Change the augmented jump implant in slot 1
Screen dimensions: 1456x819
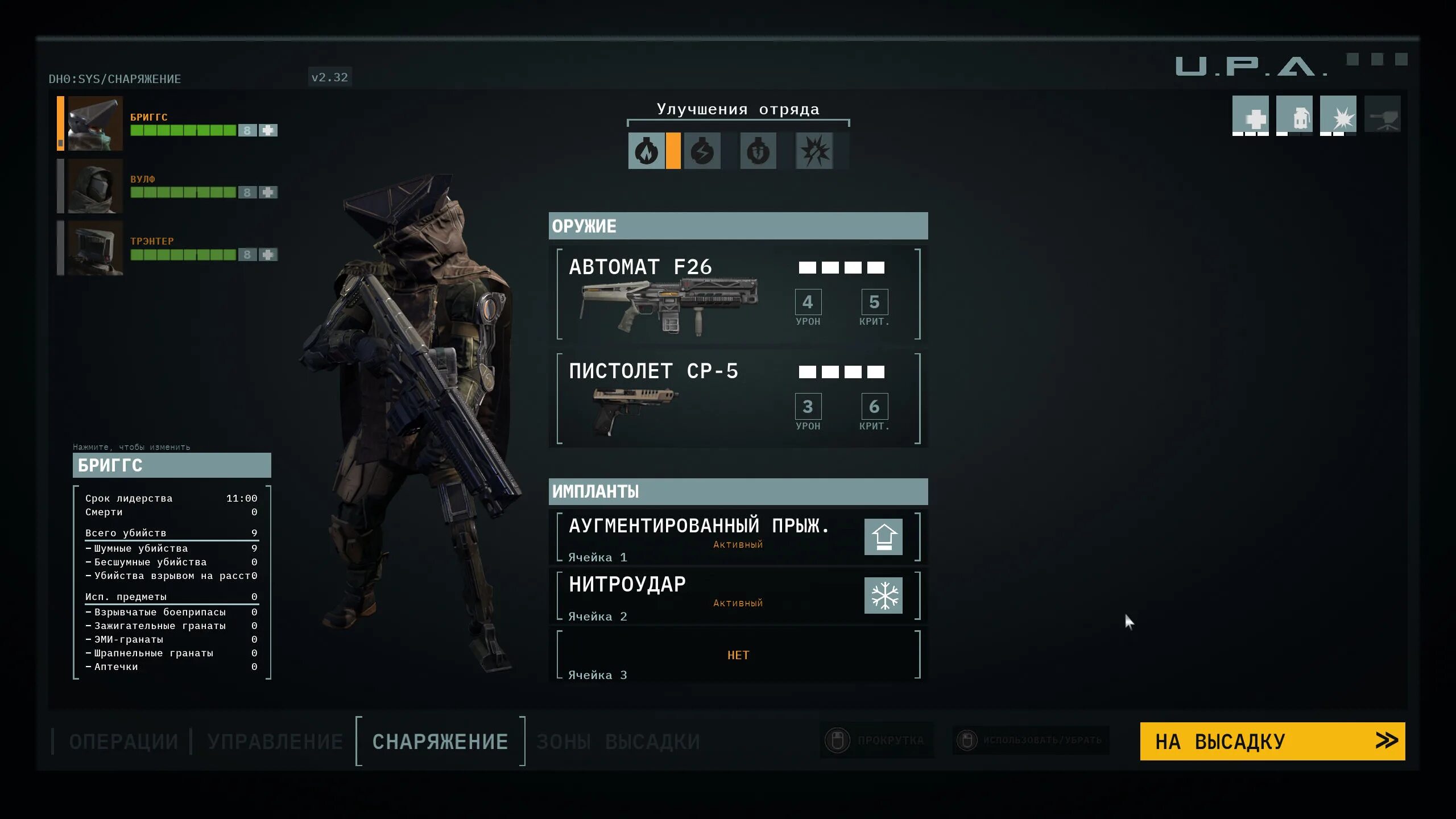pos(738,537)
